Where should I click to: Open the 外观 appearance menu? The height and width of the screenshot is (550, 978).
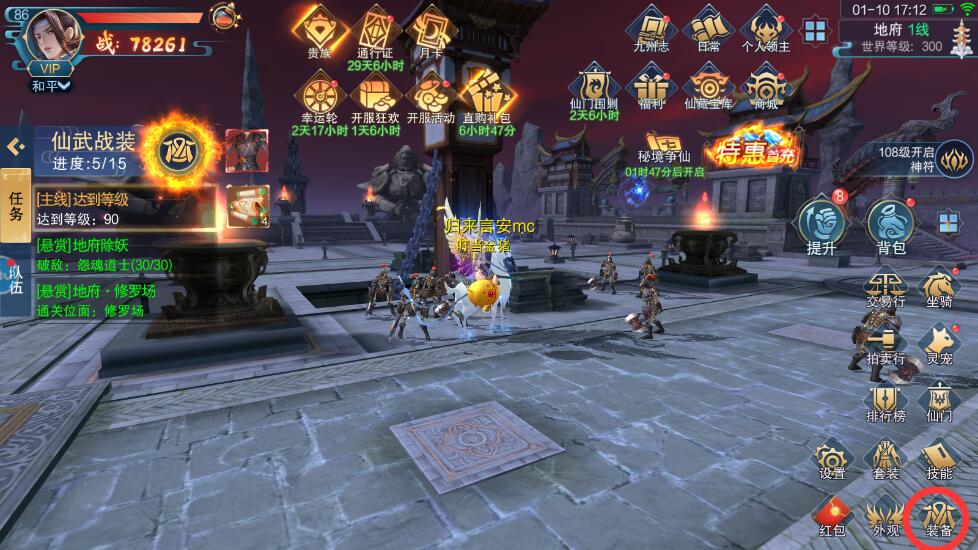[886, 516]
